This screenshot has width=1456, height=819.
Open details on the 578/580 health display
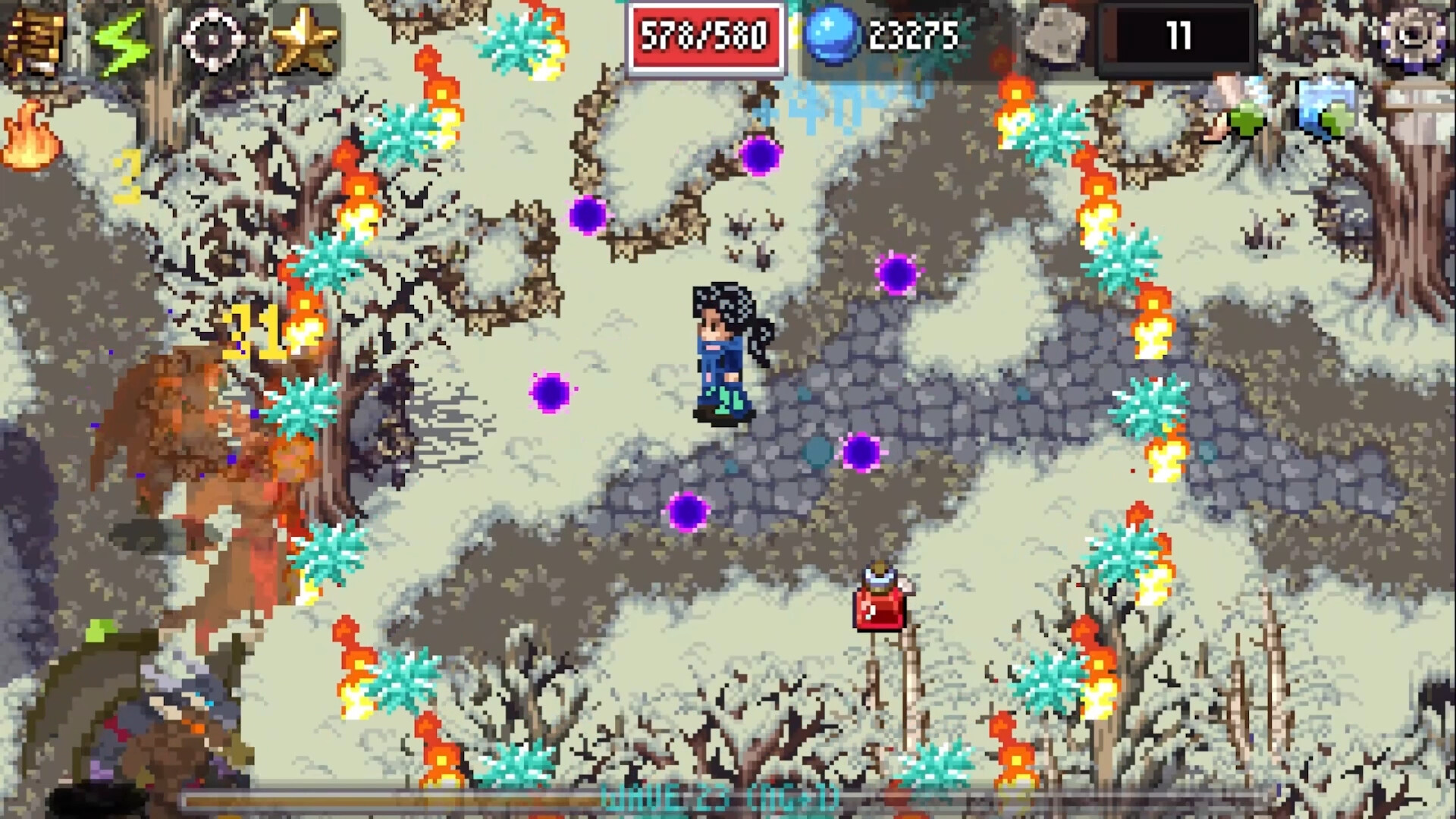point(707,36)
